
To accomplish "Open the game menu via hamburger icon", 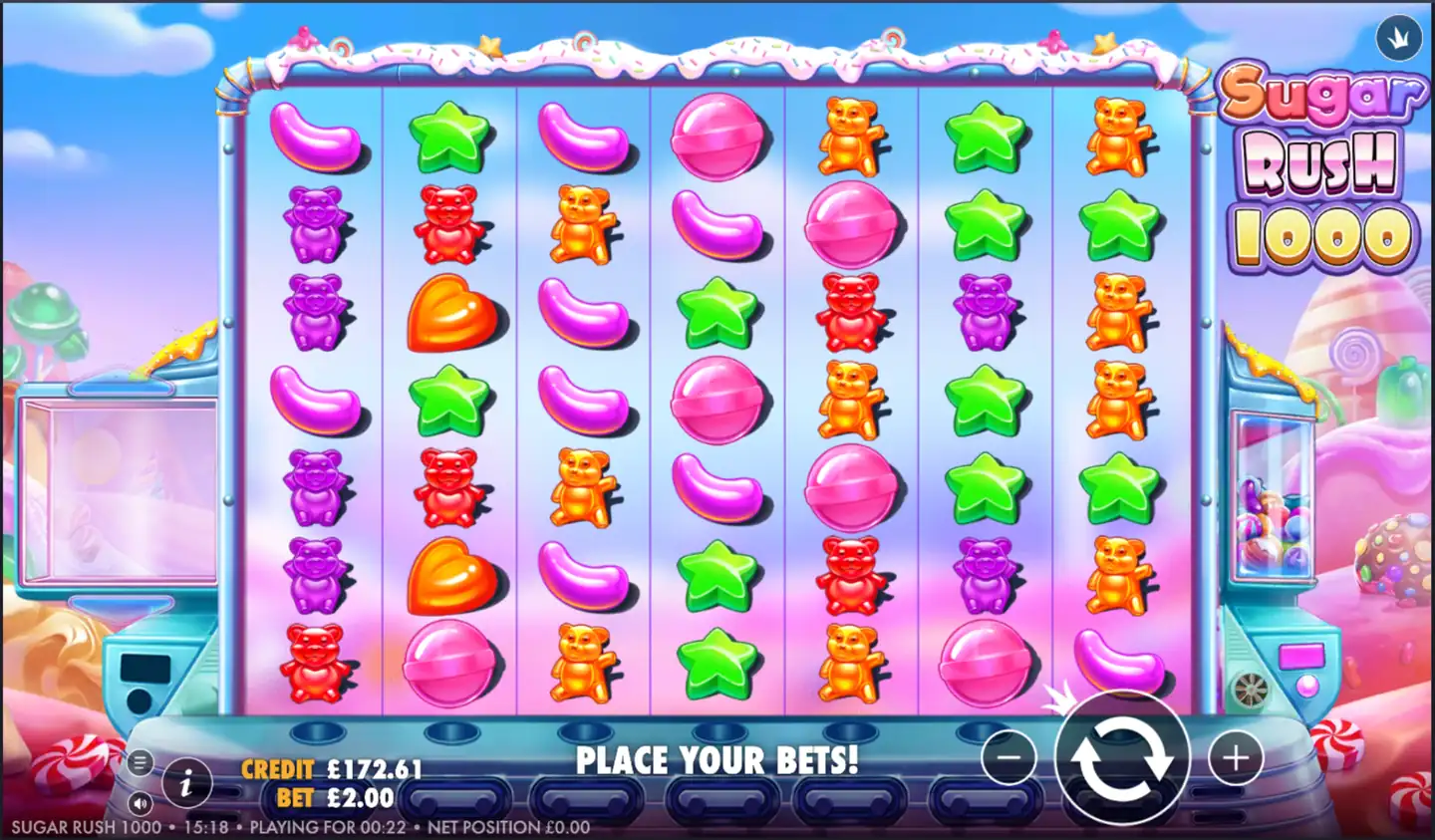I will click(139, 762).
